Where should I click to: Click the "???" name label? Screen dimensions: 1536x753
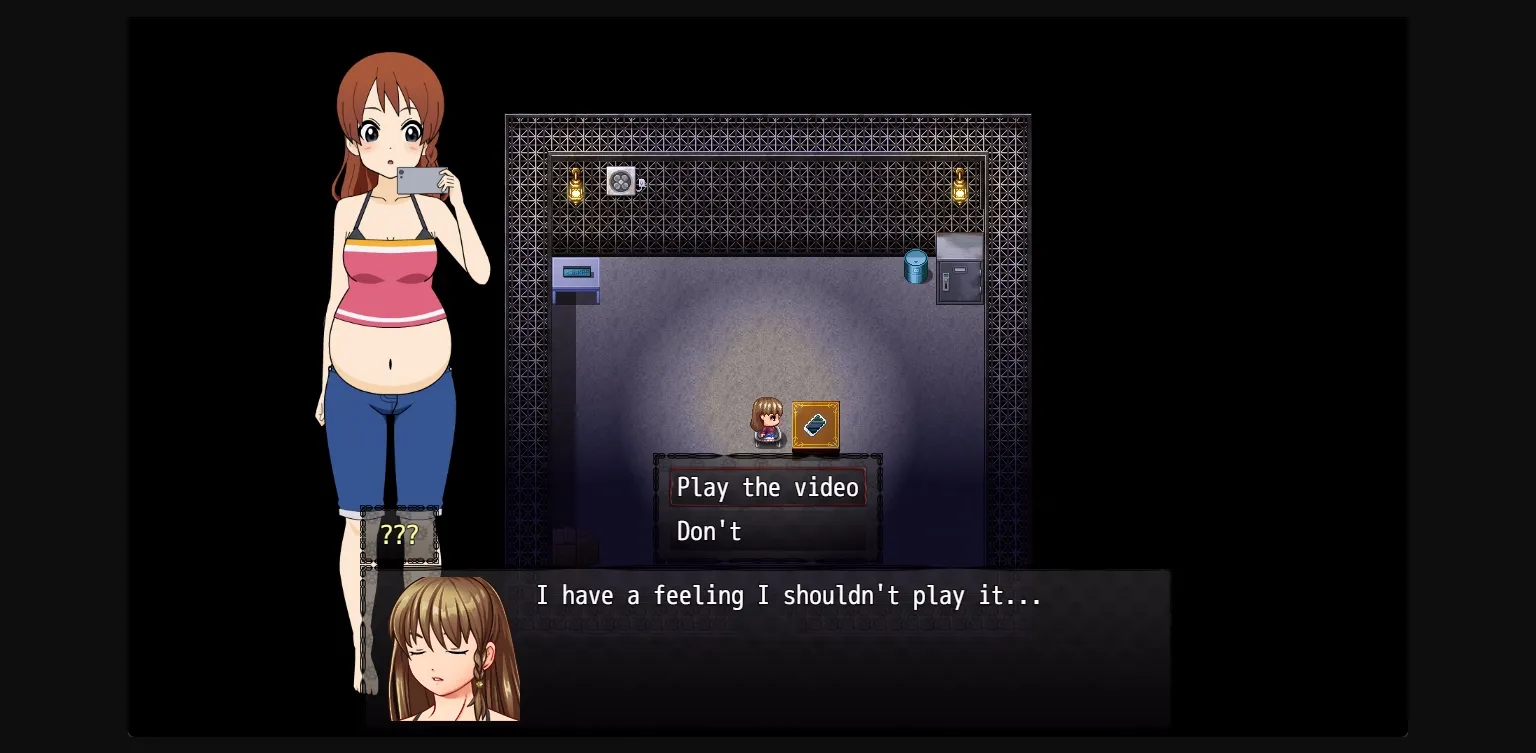pyautogui.click(x=401, y=535)
